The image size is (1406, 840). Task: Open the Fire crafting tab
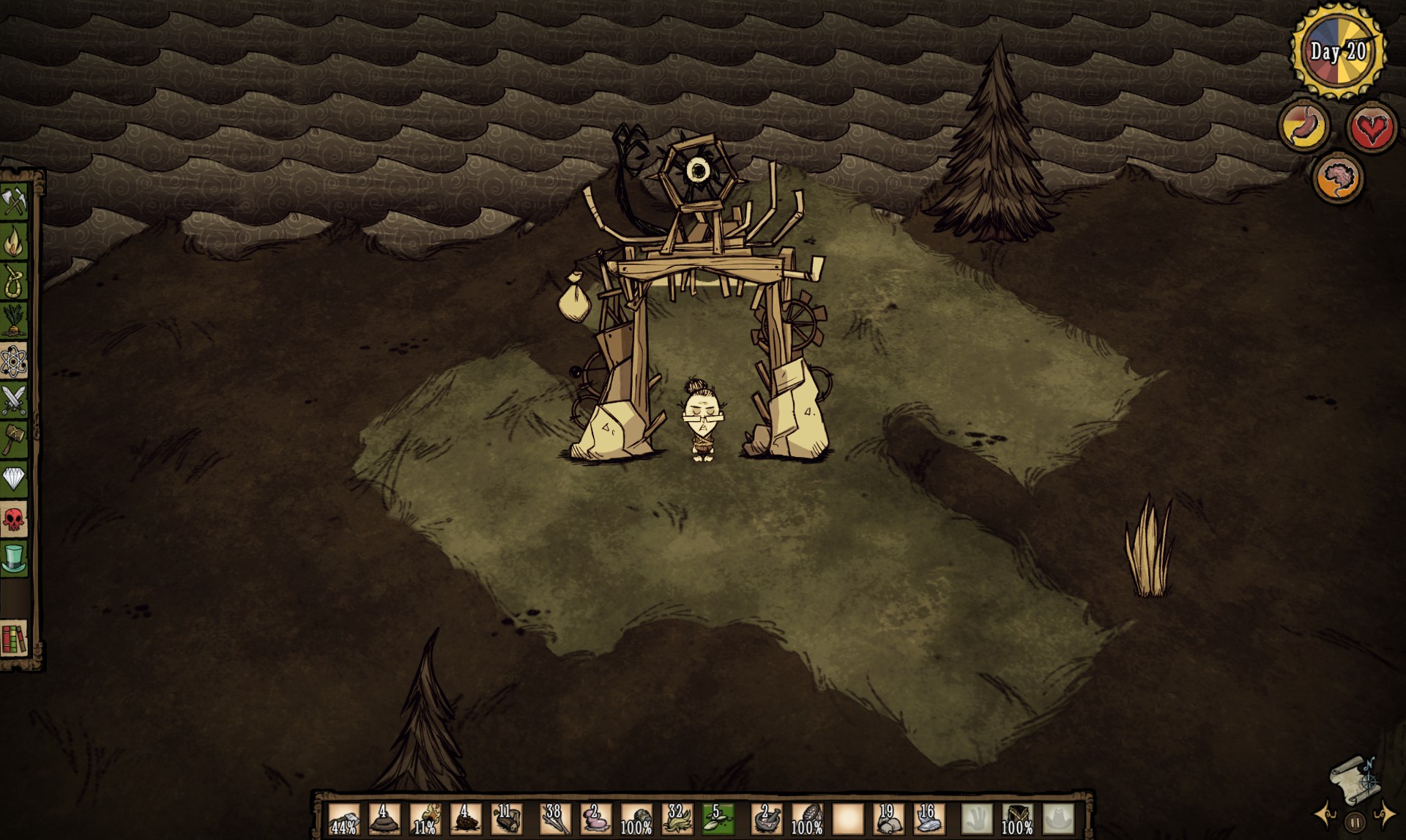(x=15, y=240)
